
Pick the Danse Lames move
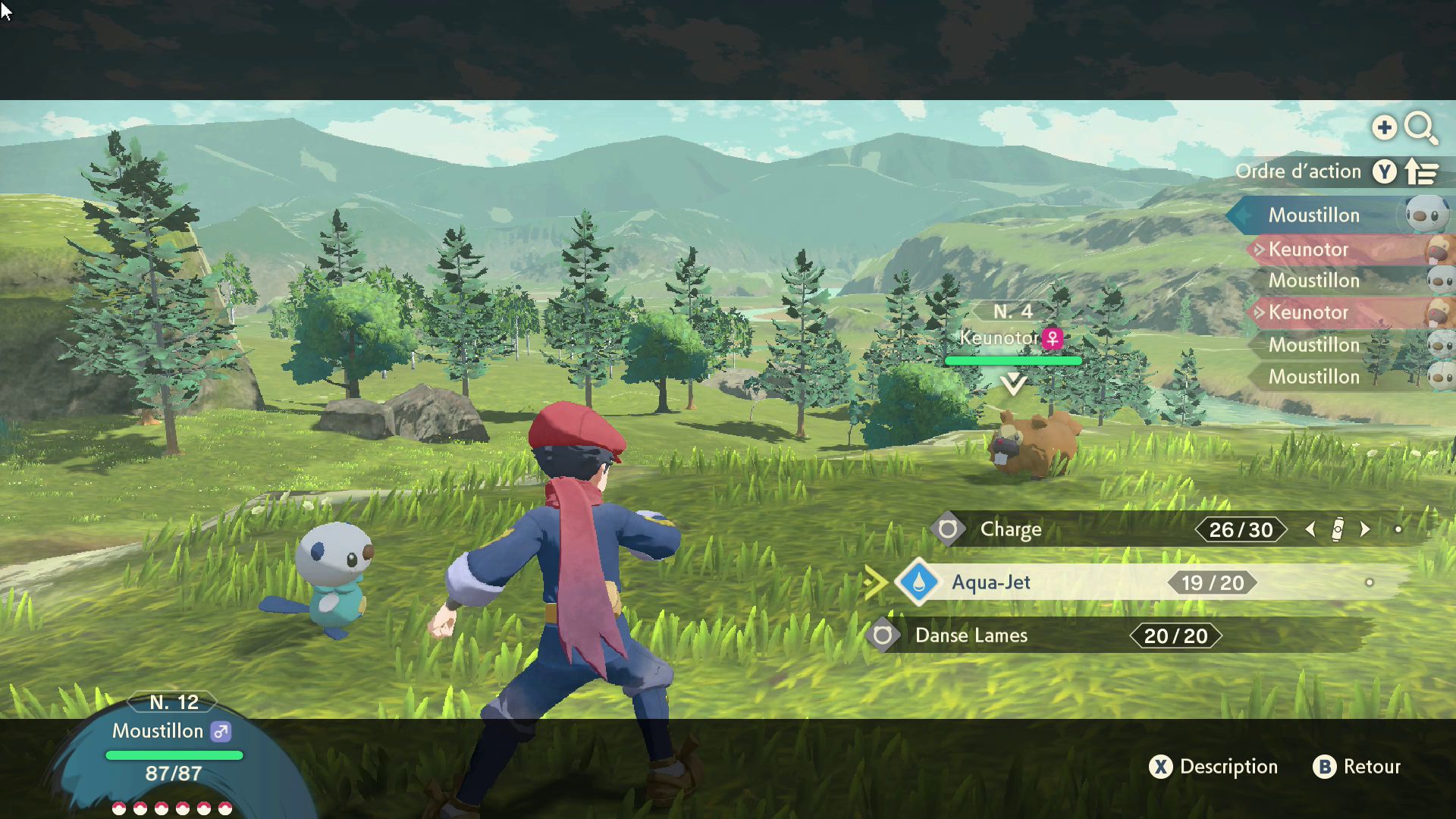[971, 635]
